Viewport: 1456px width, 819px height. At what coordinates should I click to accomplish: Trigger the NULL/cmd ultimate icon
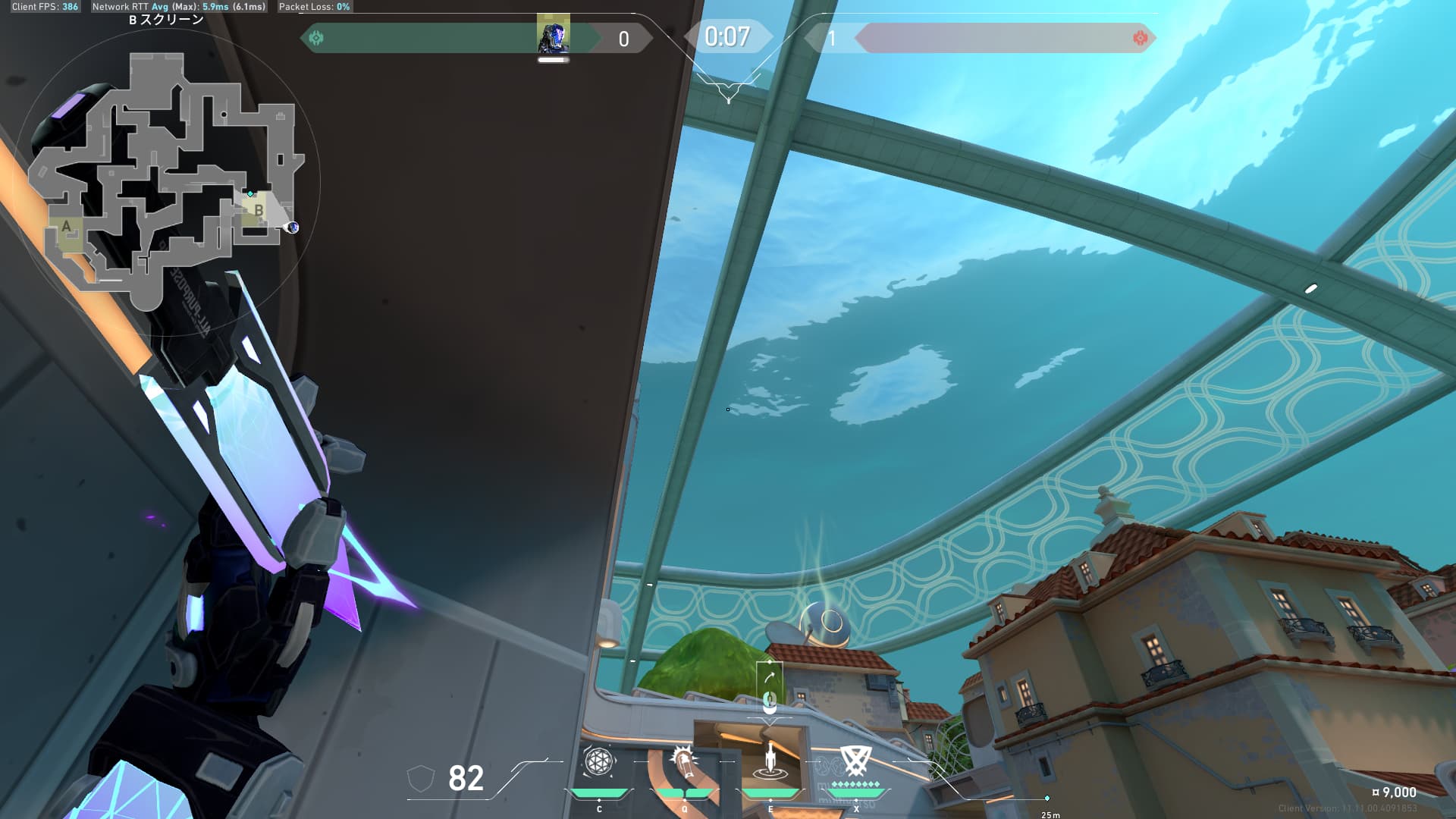click(x=855, y=761)
